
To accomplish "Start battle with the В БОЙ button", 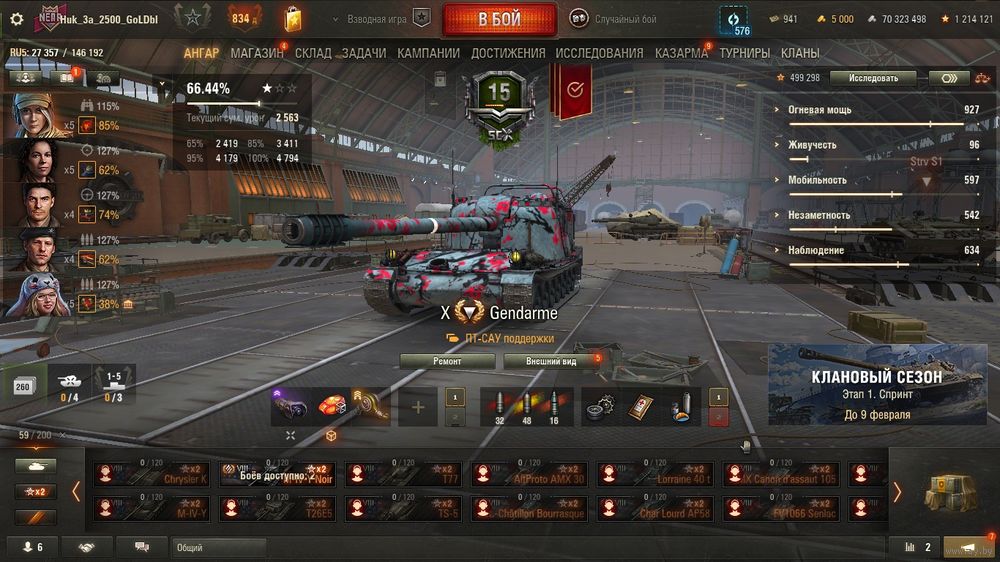I will click(x=499, y=19).
